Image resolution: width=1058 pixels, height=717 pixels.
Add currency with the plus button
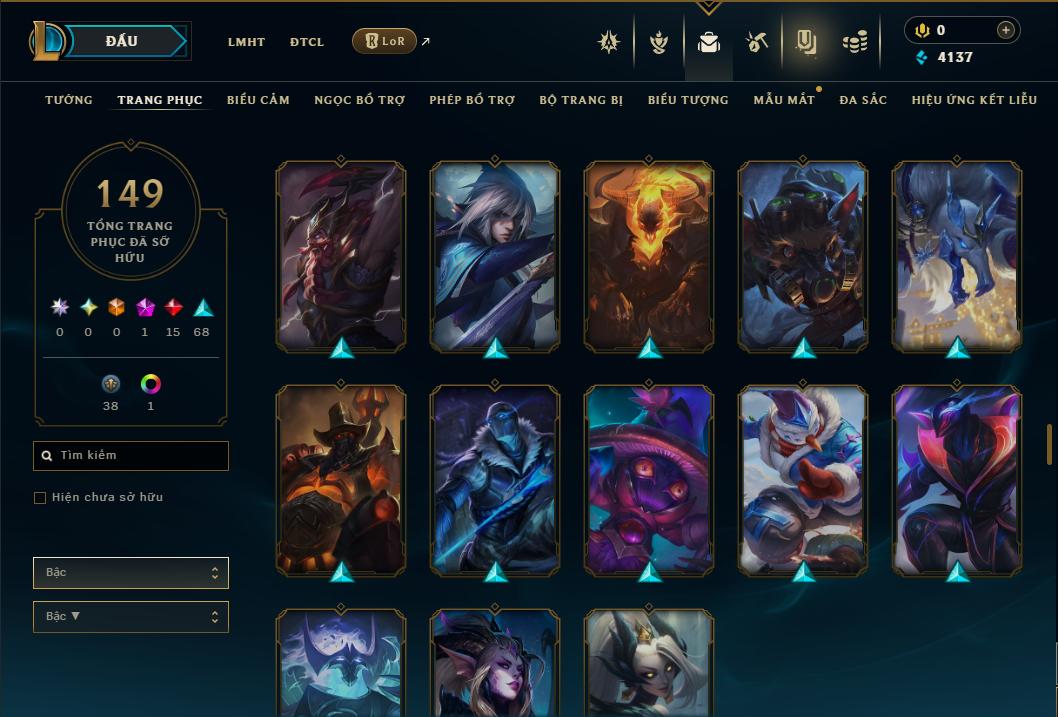[x=1005, y=31]
